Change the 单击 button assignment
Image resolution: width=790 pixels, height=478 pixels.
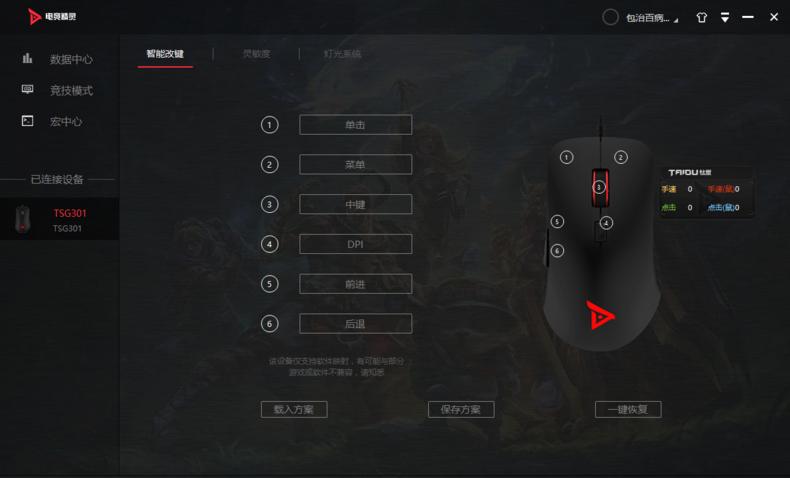point(355,125)
